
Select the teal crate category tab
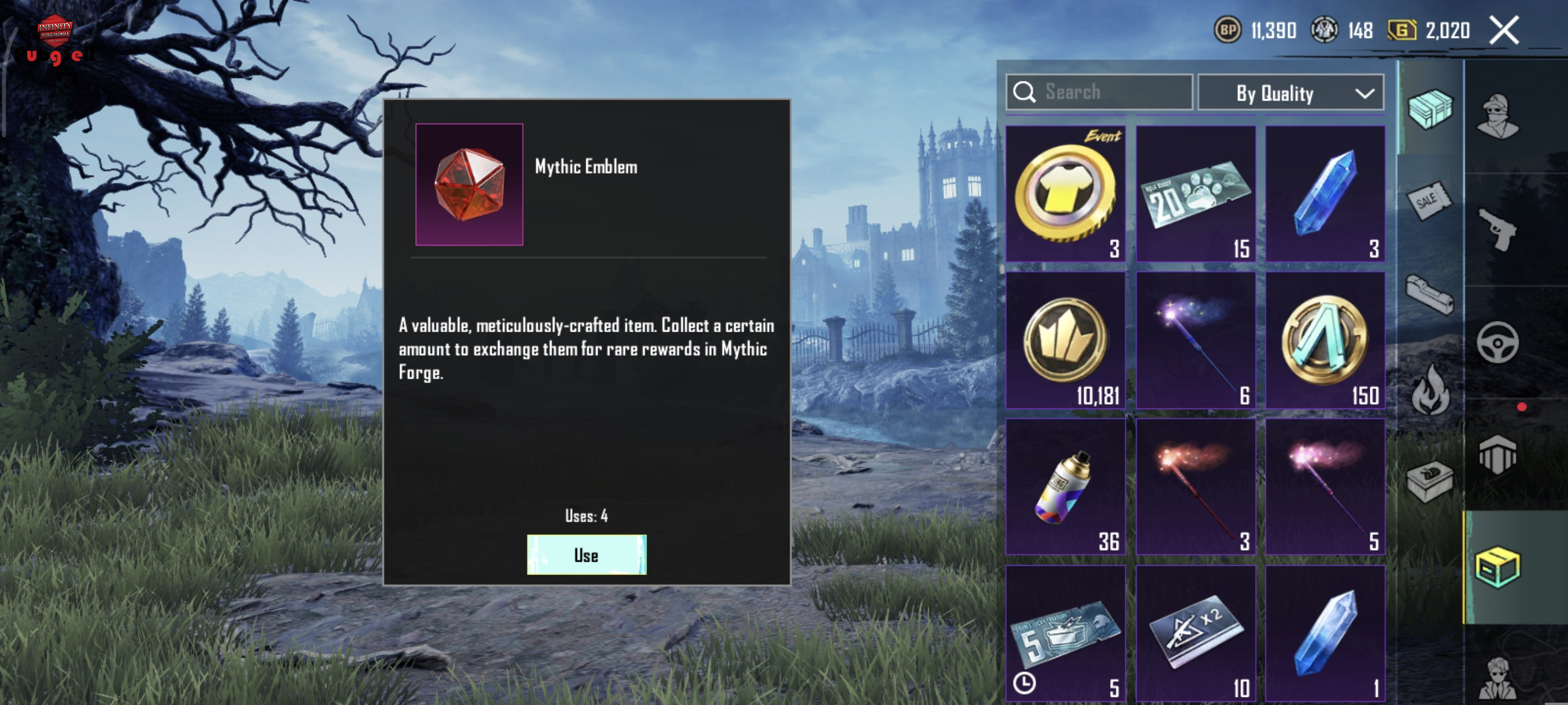(x=1430, y=109)
